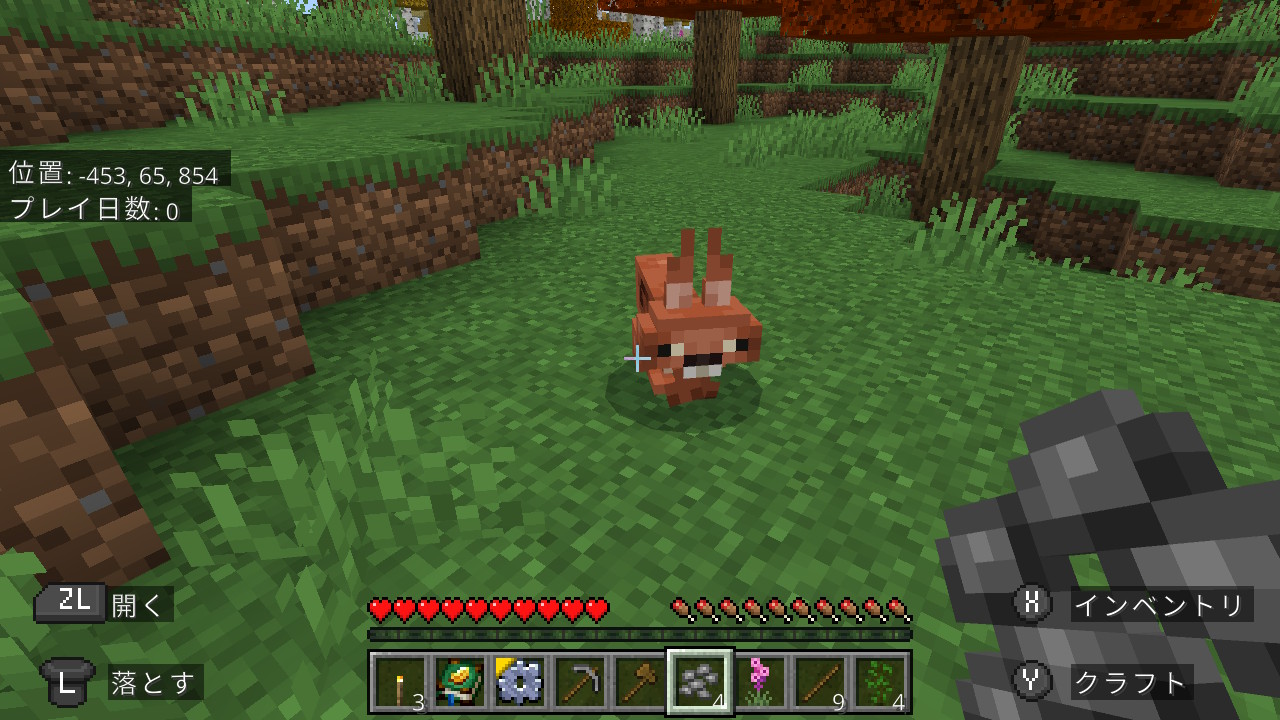Screen dimensions: 1280x720
Task: Select the green book item slot
Action: (460, 682)
